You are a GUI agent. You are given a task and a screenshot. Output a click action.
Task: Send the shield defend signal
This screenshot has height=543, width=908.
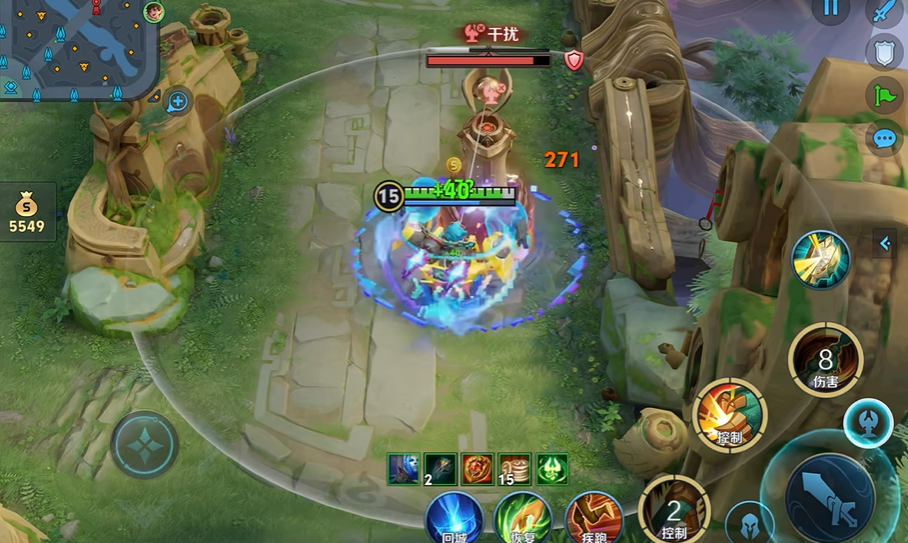[x=884, y=53]
